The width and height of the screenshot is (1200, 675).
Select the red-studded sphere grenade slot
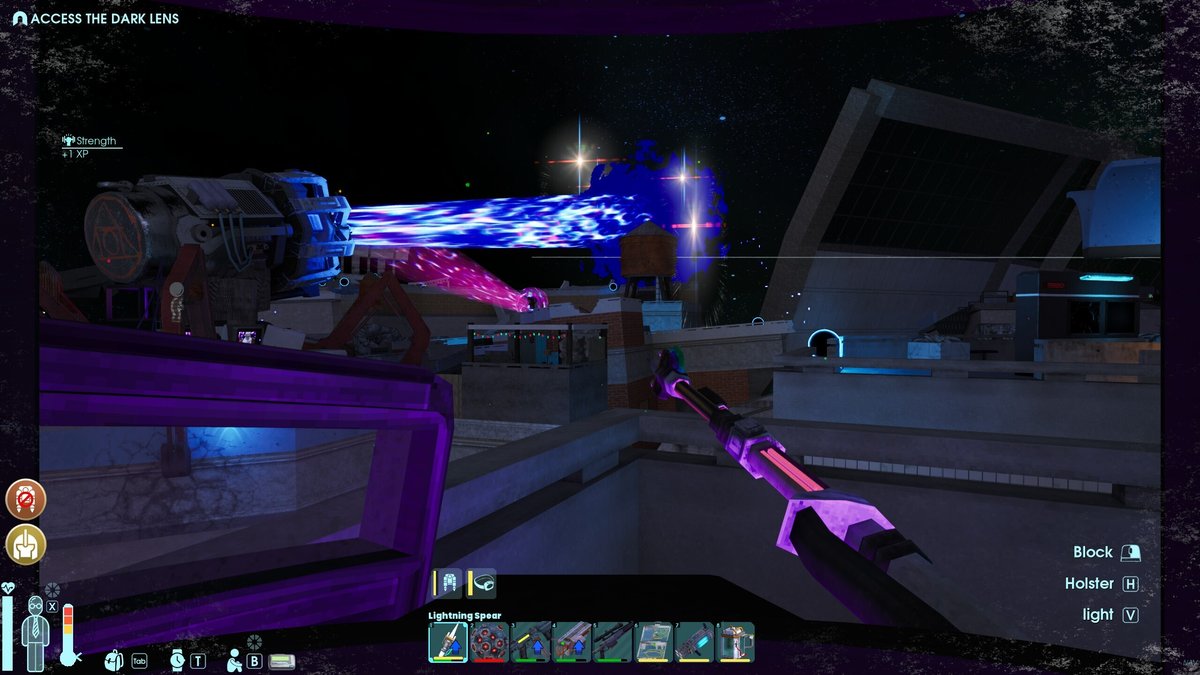point(488,642)
